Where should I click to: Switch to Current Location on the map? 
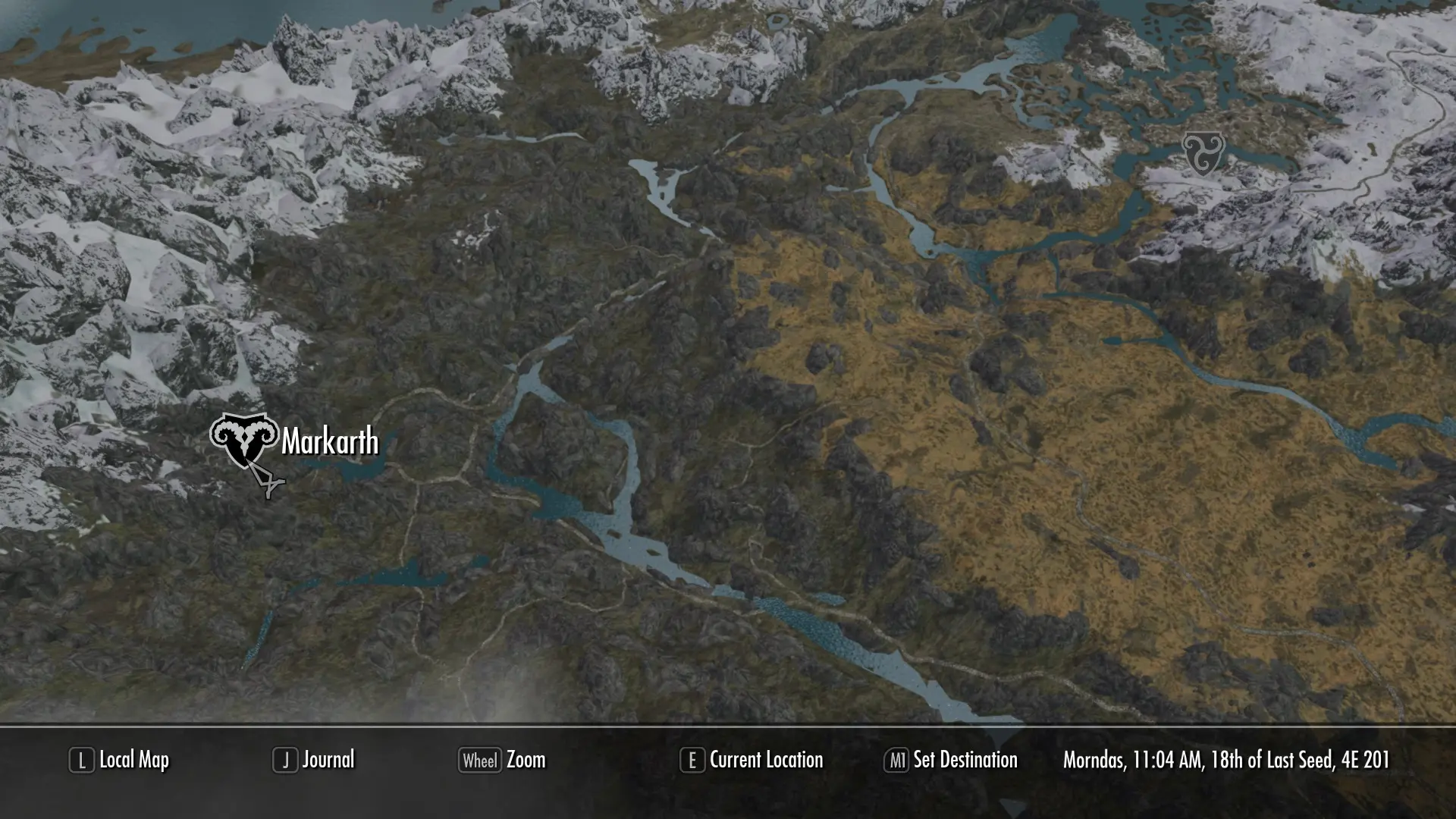click(766, 760)
